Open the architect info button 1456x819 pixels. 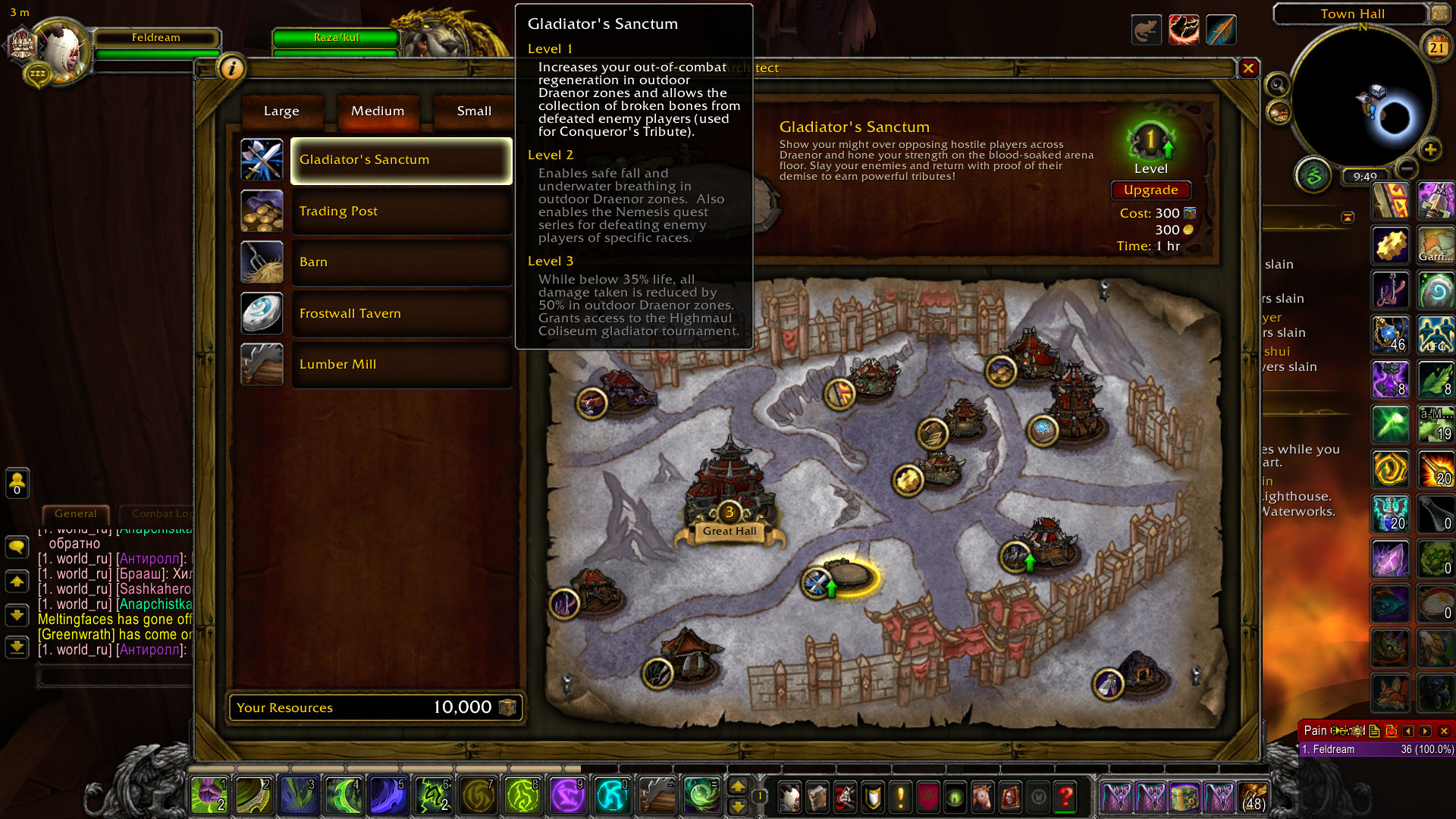(x=232, y=68)
